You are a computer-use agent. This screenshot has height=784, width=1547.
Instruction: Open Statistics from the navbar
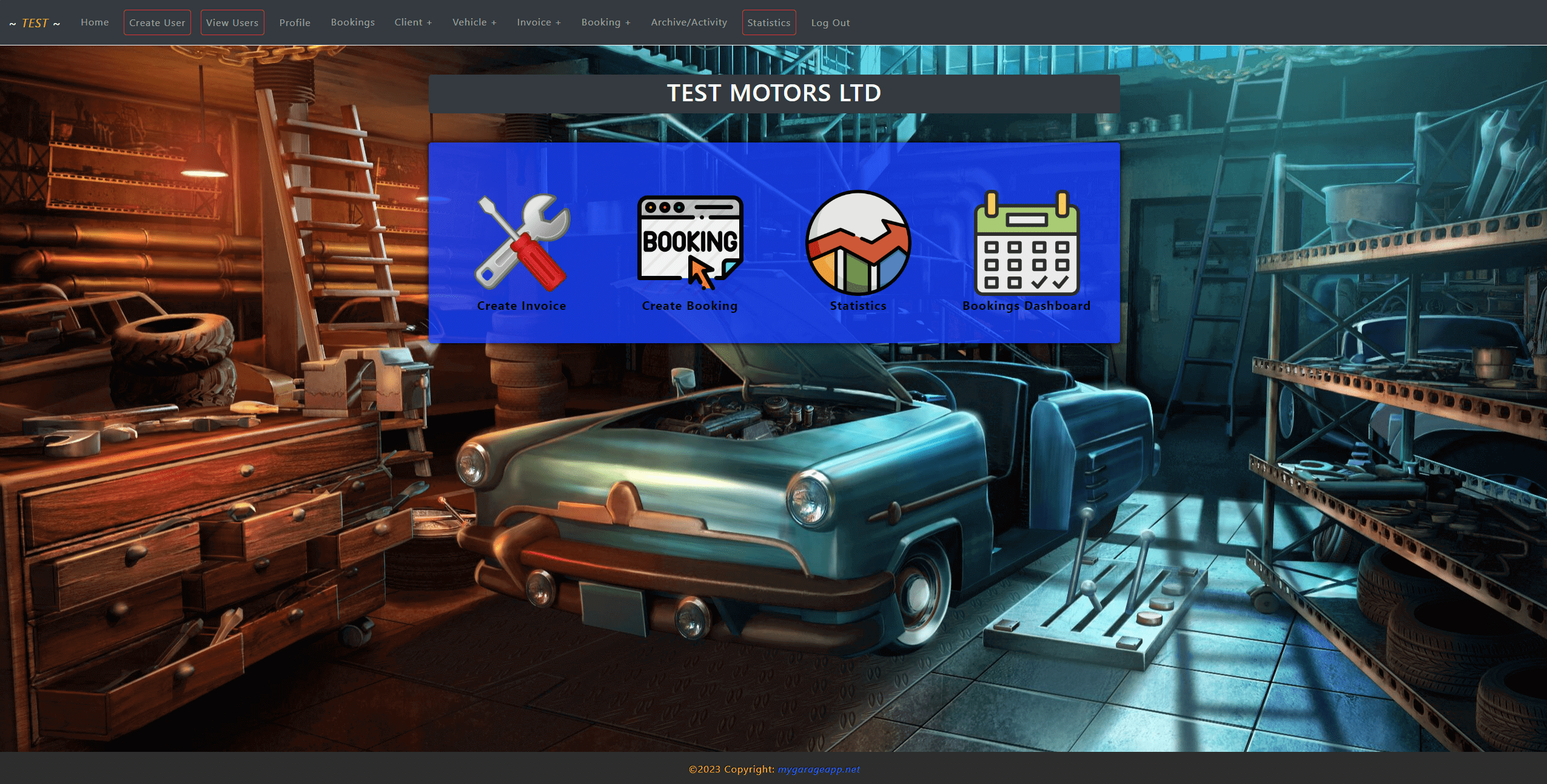click(768, 22)
